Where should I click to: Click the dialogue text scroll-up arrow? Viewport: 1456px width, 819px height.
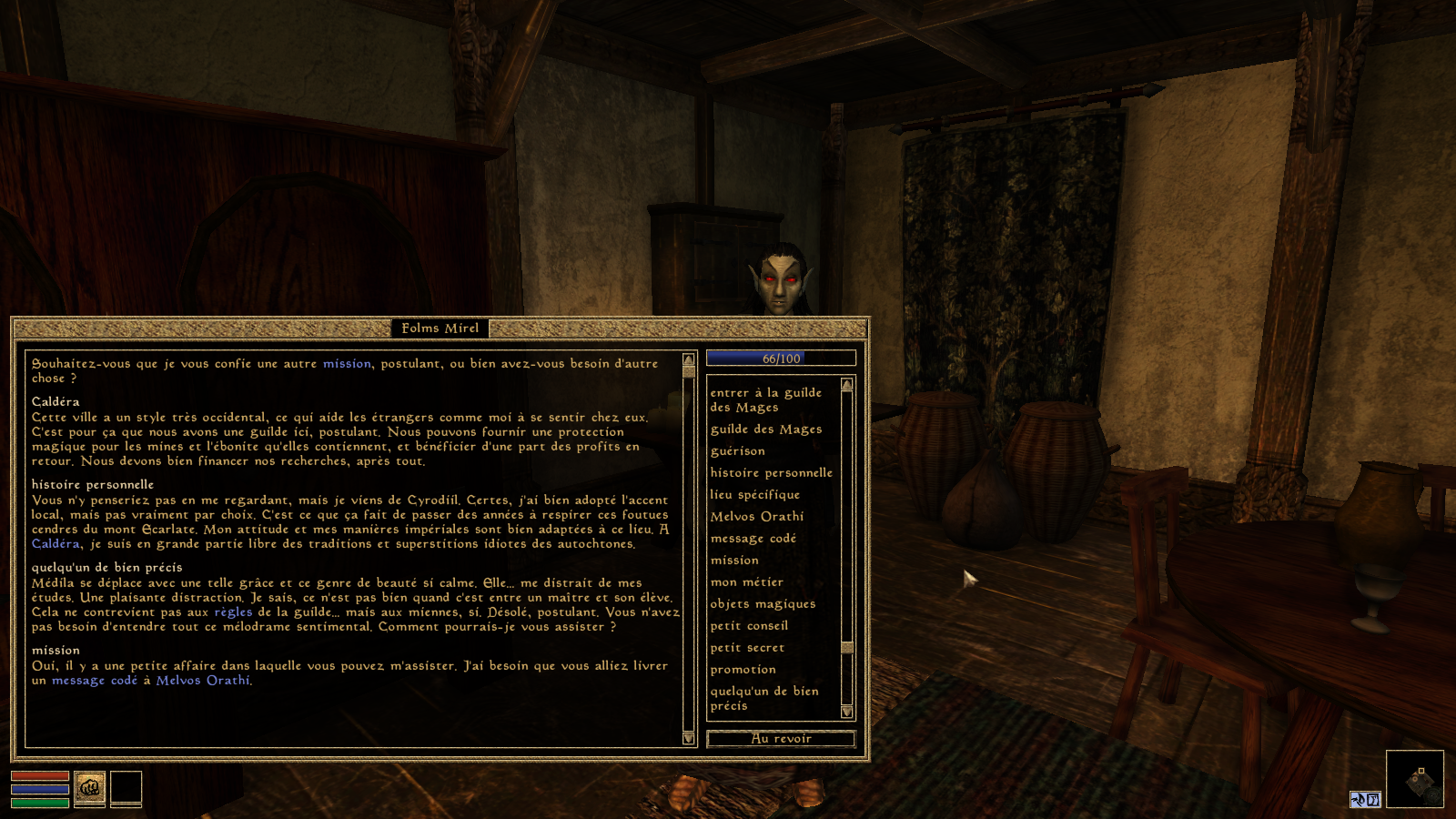(689, 360)
